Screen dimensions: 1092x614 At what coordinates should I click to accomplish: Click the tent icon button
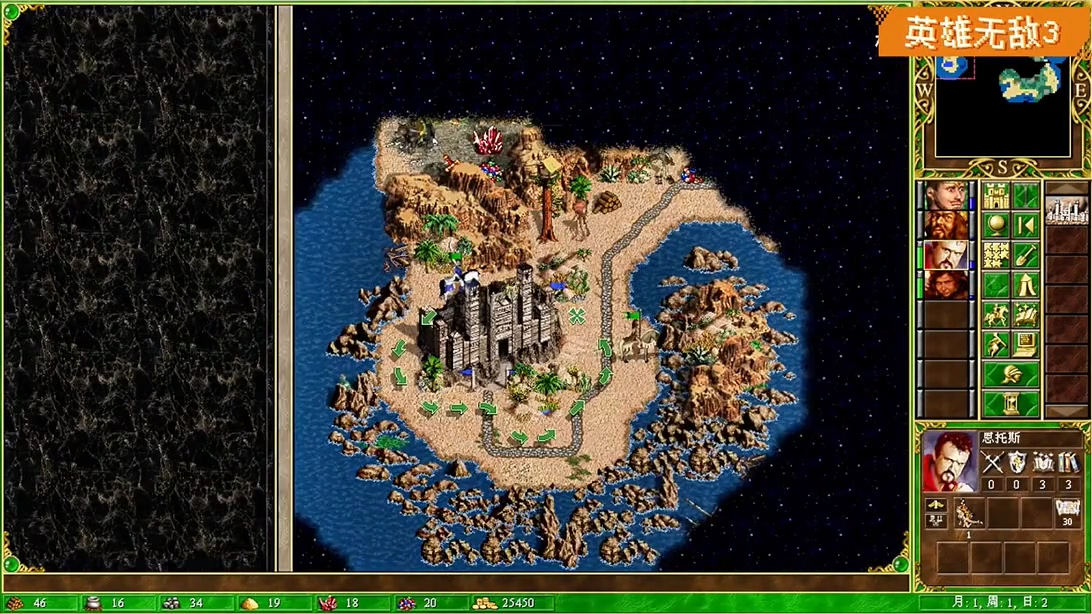coord(1025,285)
